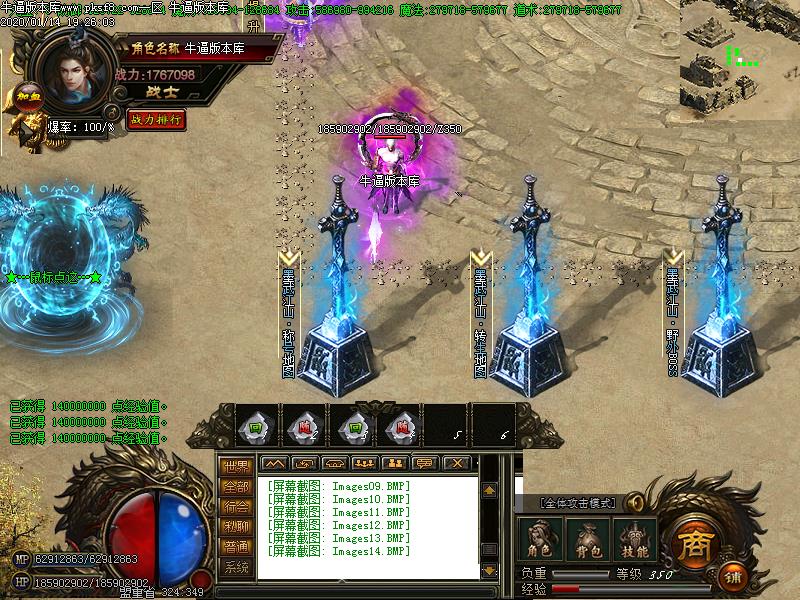
Task: Select the 行会 guild chat tab
Action: tap(236, 507)
